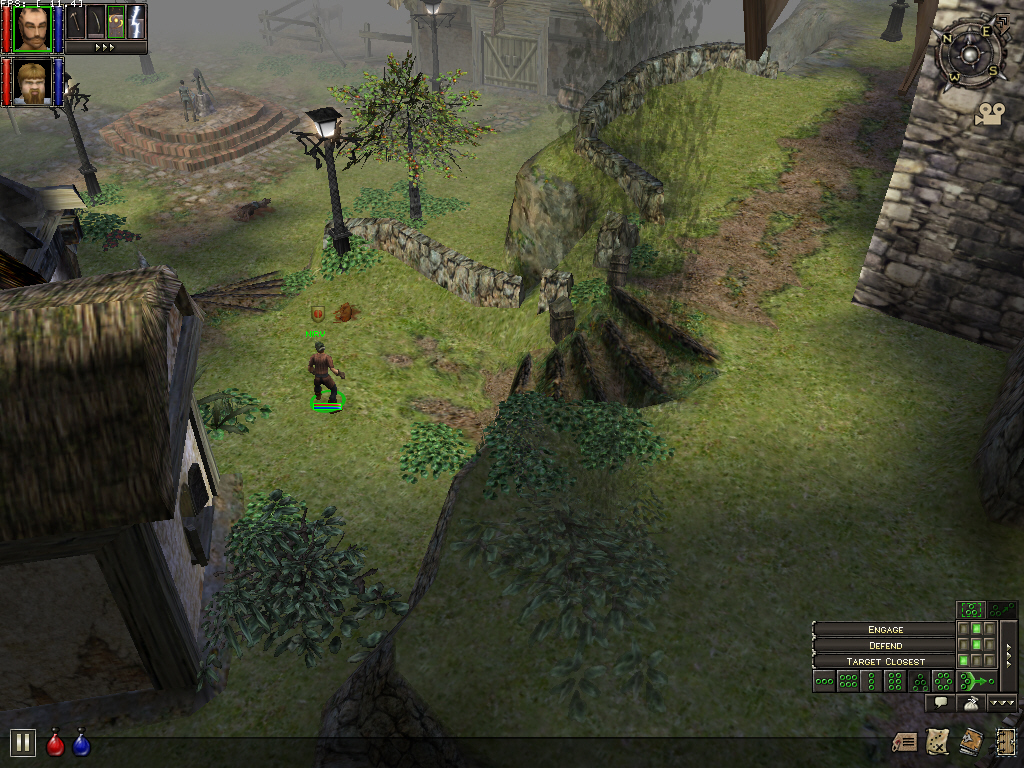Select the bearded blond character portrait
The height and width of the screenshot is (768, 1024).
point(33,81)
